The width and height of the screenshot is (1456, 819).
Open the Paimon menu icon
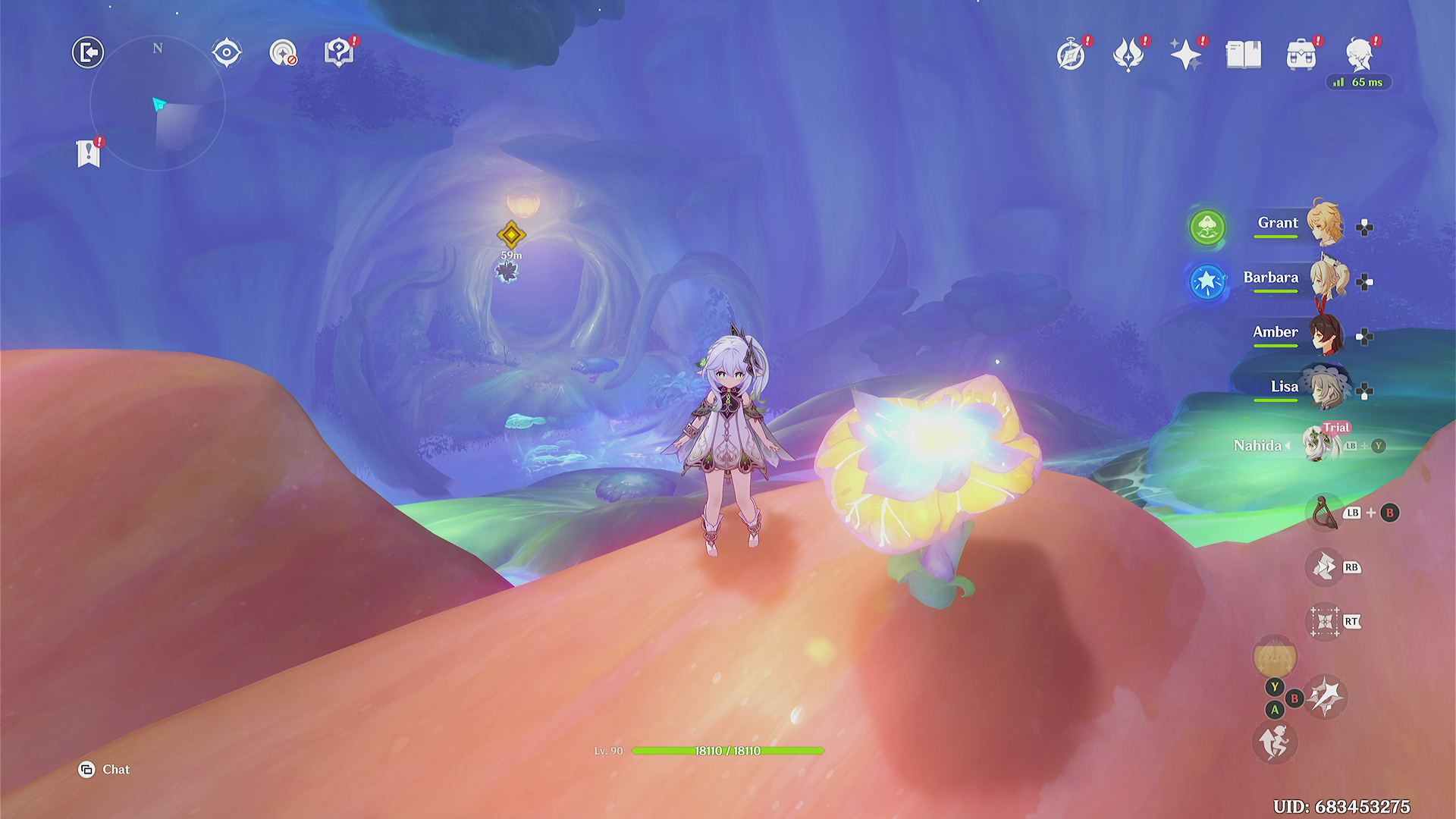point(1360,54)
